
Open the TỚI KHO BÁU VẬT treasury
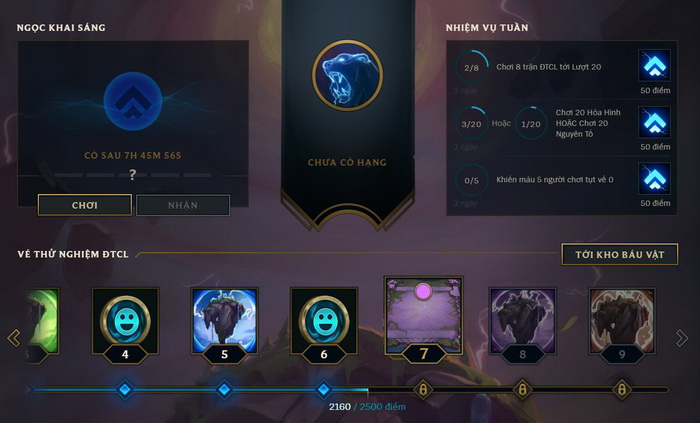coord(619,254)
